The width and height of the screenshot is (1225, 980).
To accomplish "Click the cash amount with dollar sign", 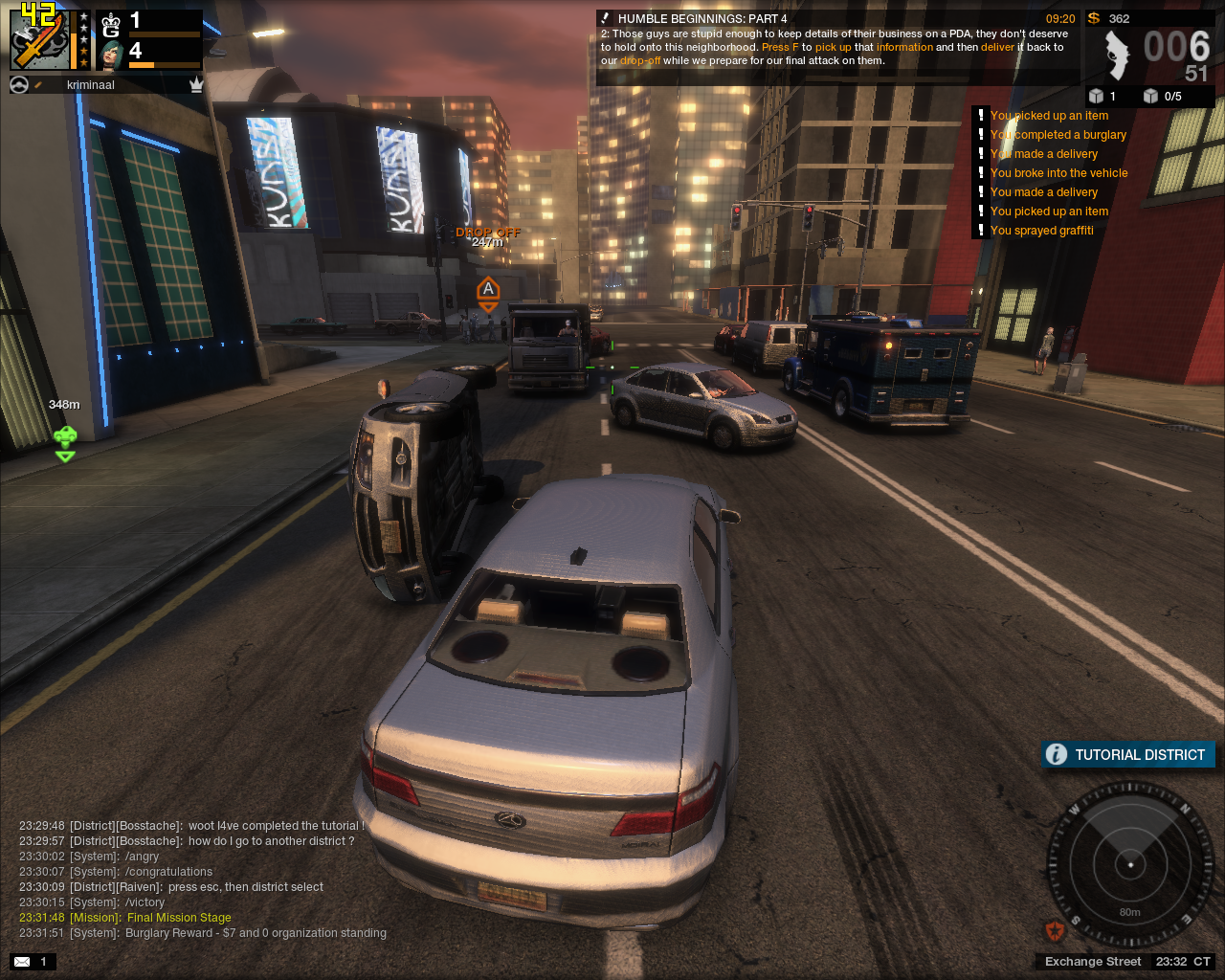I will (1108, 18).
